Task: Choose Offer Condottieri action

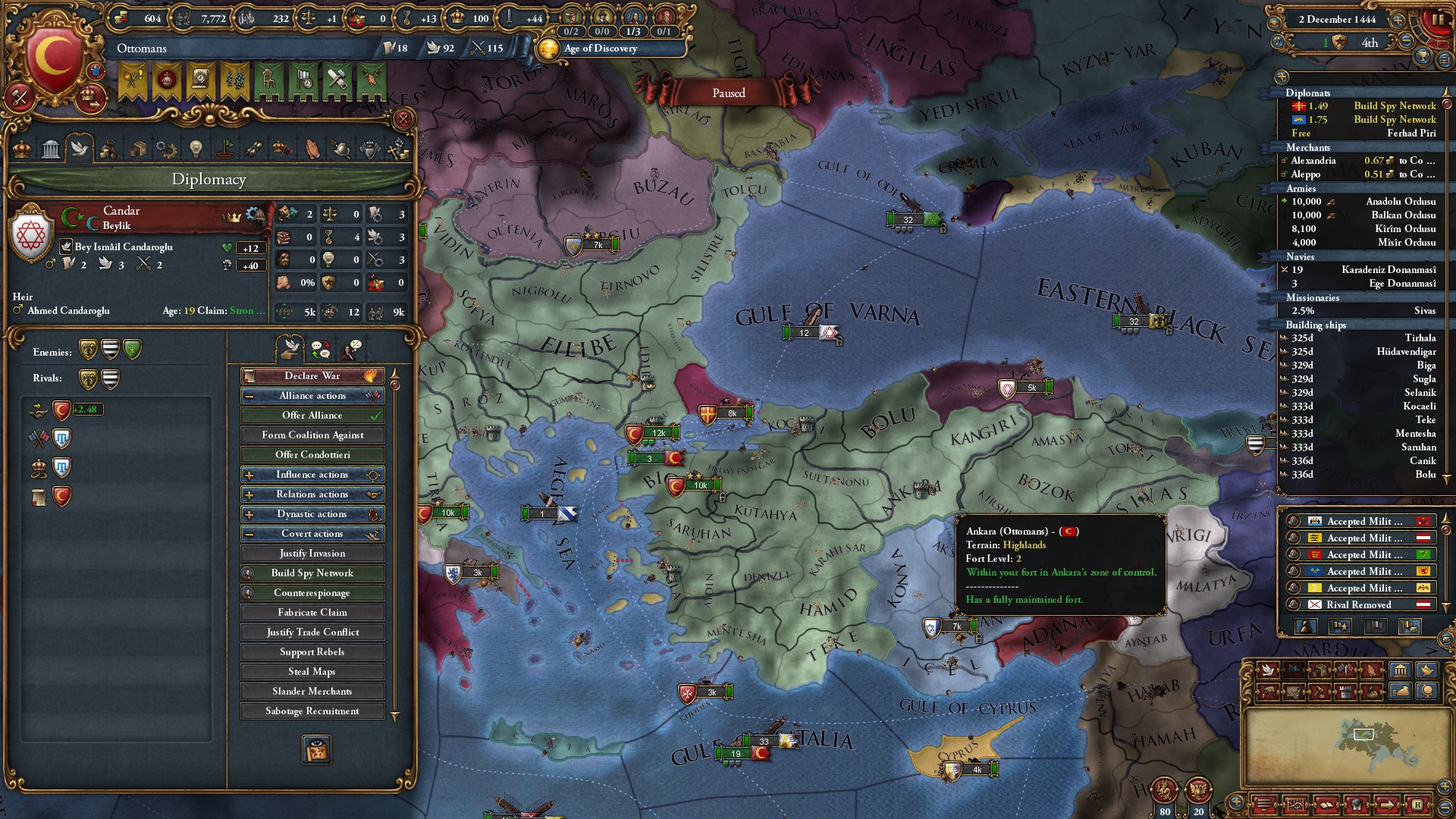Action: tap(312, 455)
